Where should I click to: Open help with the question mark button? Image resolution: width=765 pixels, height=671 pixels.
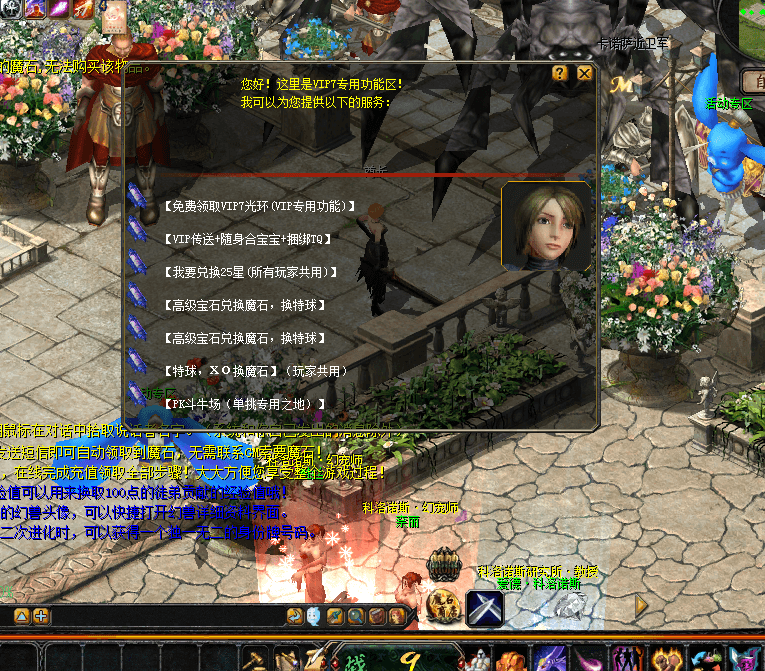point(560,73)
